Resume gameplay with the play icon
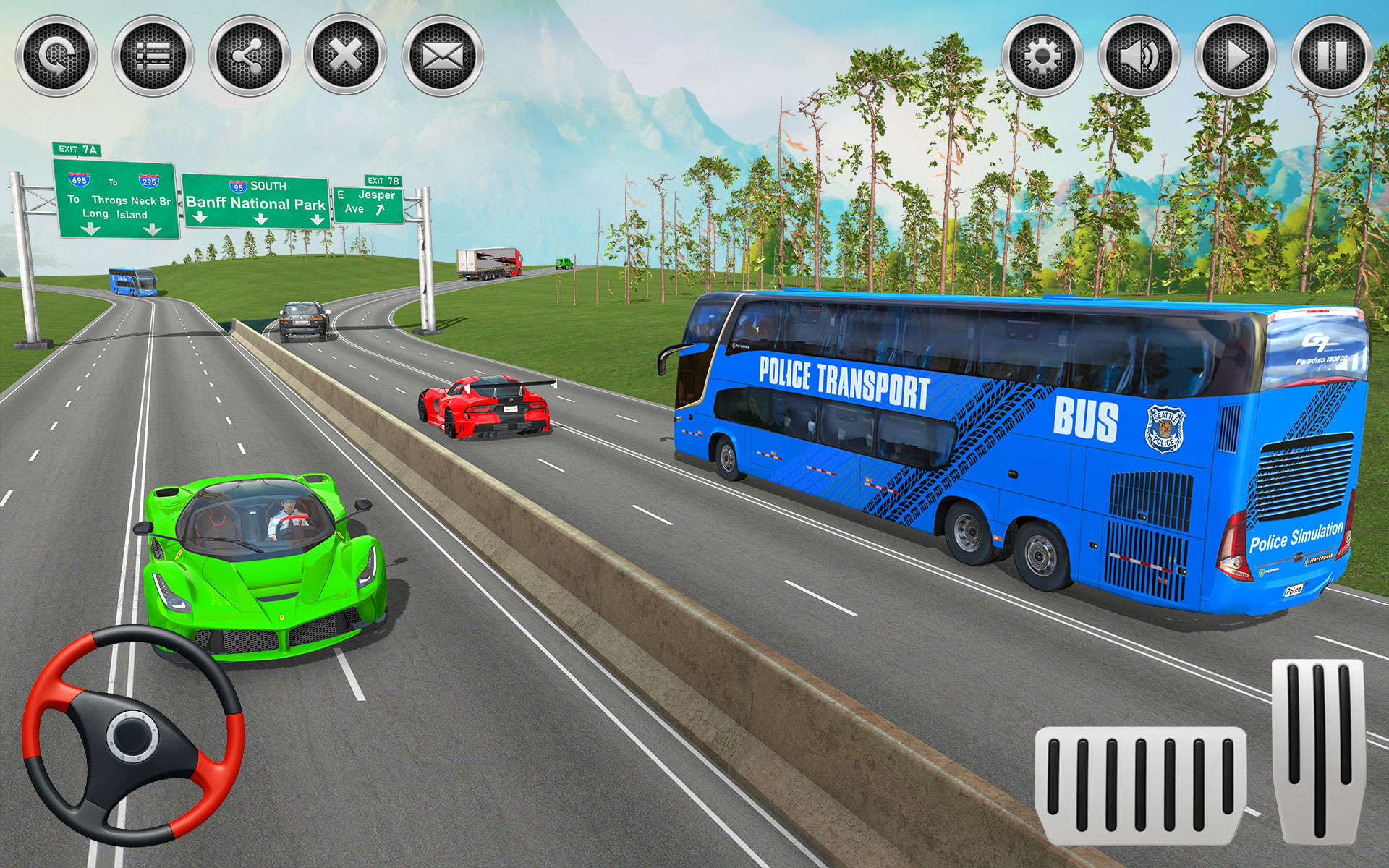1389x868 pixels. point(1236,54)
